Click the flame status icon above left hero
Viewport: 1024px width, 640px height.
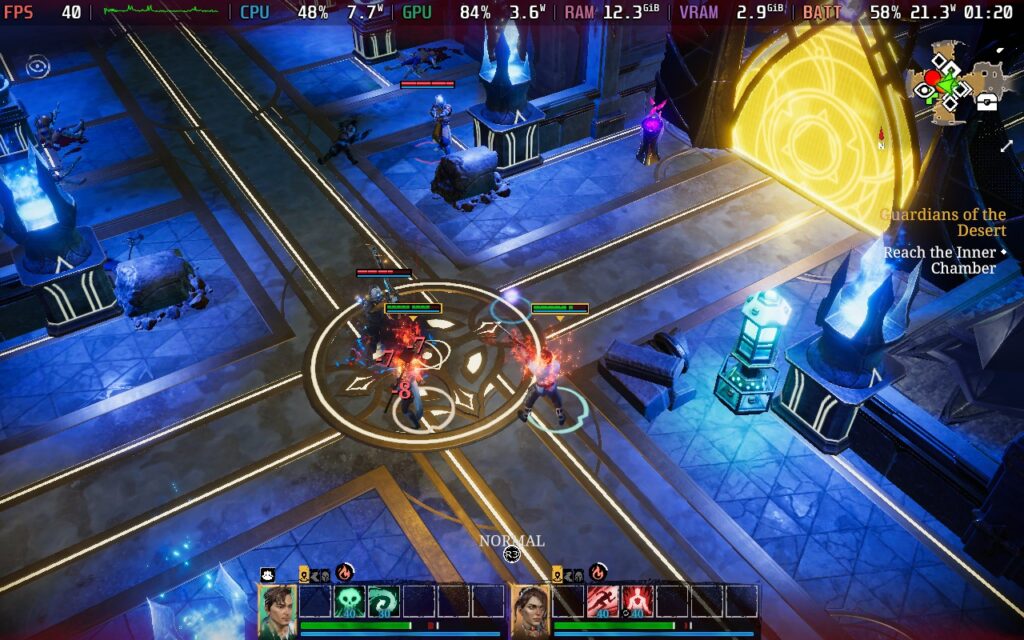pyautogui.click(x=345, y=573)
